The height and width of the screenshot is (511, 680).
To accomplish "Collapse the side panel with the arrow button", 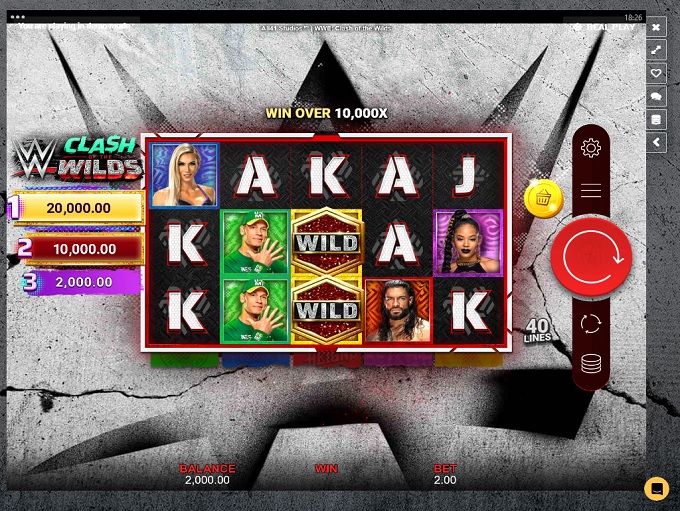I will (657, 143).
